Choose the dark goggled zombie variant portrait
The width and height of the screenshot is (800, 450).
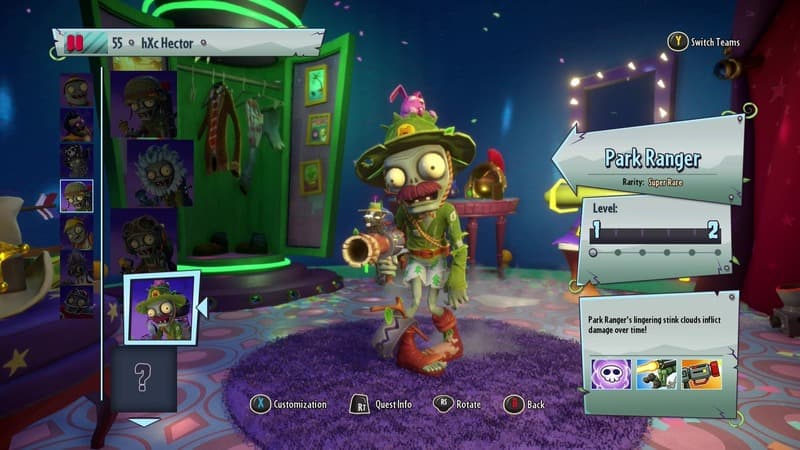146,238
